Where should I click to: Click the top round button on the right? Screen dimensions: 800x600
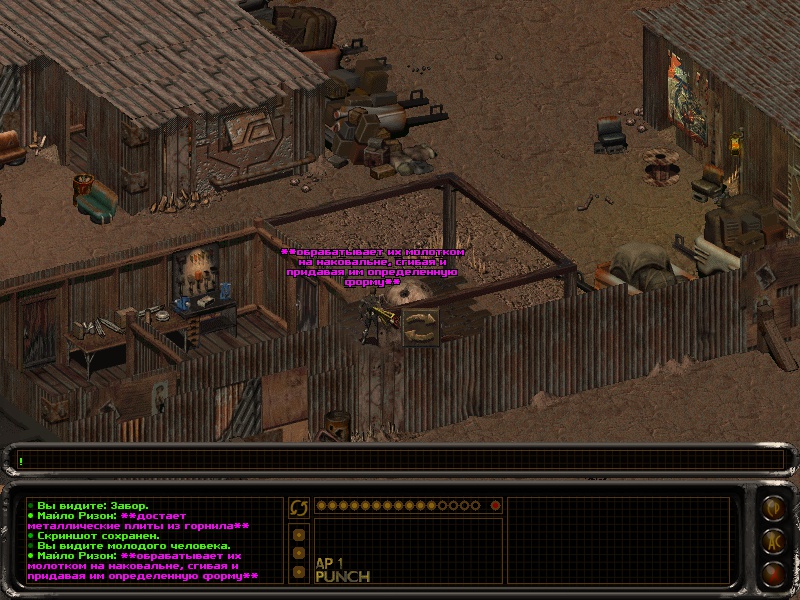(x=772, y=508)
